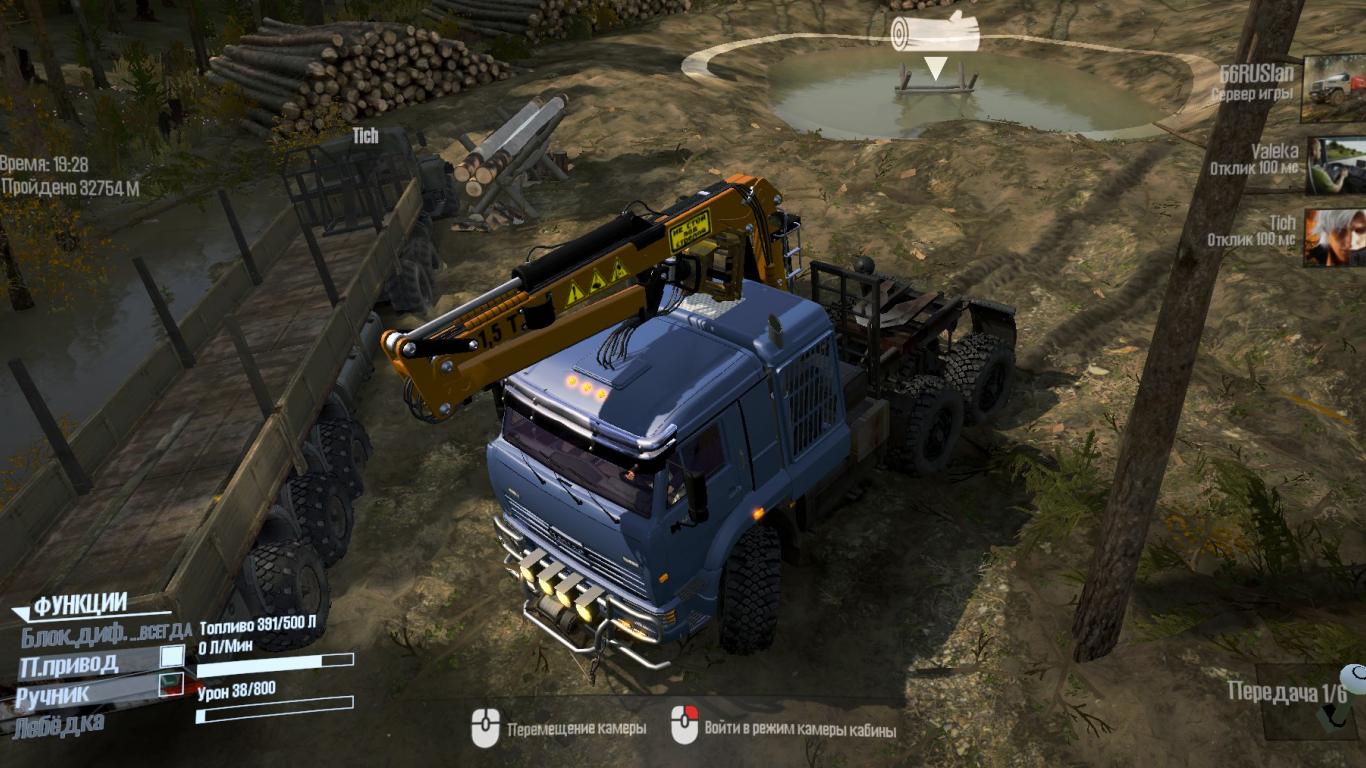Collapse the ФУНКЦИИ functions panel header

pos(80,604)
